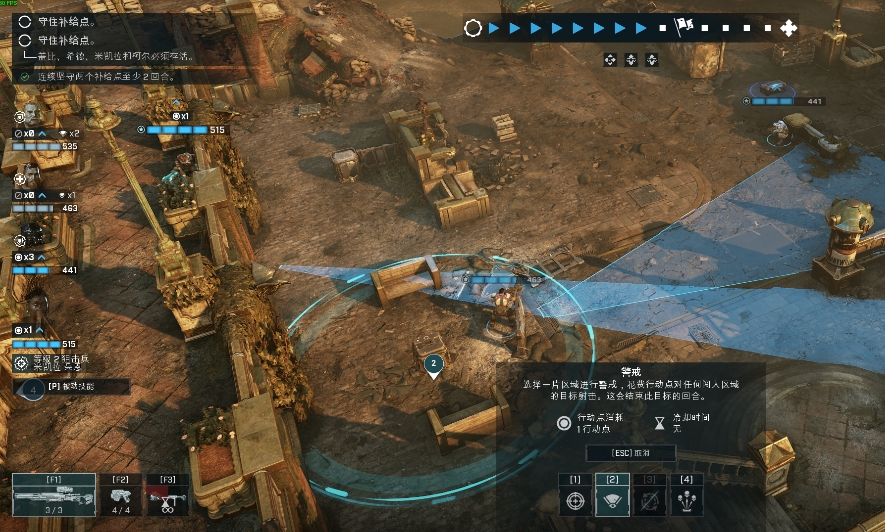Click the flag marker on turn timeline
885x532 pixels.
685,27
